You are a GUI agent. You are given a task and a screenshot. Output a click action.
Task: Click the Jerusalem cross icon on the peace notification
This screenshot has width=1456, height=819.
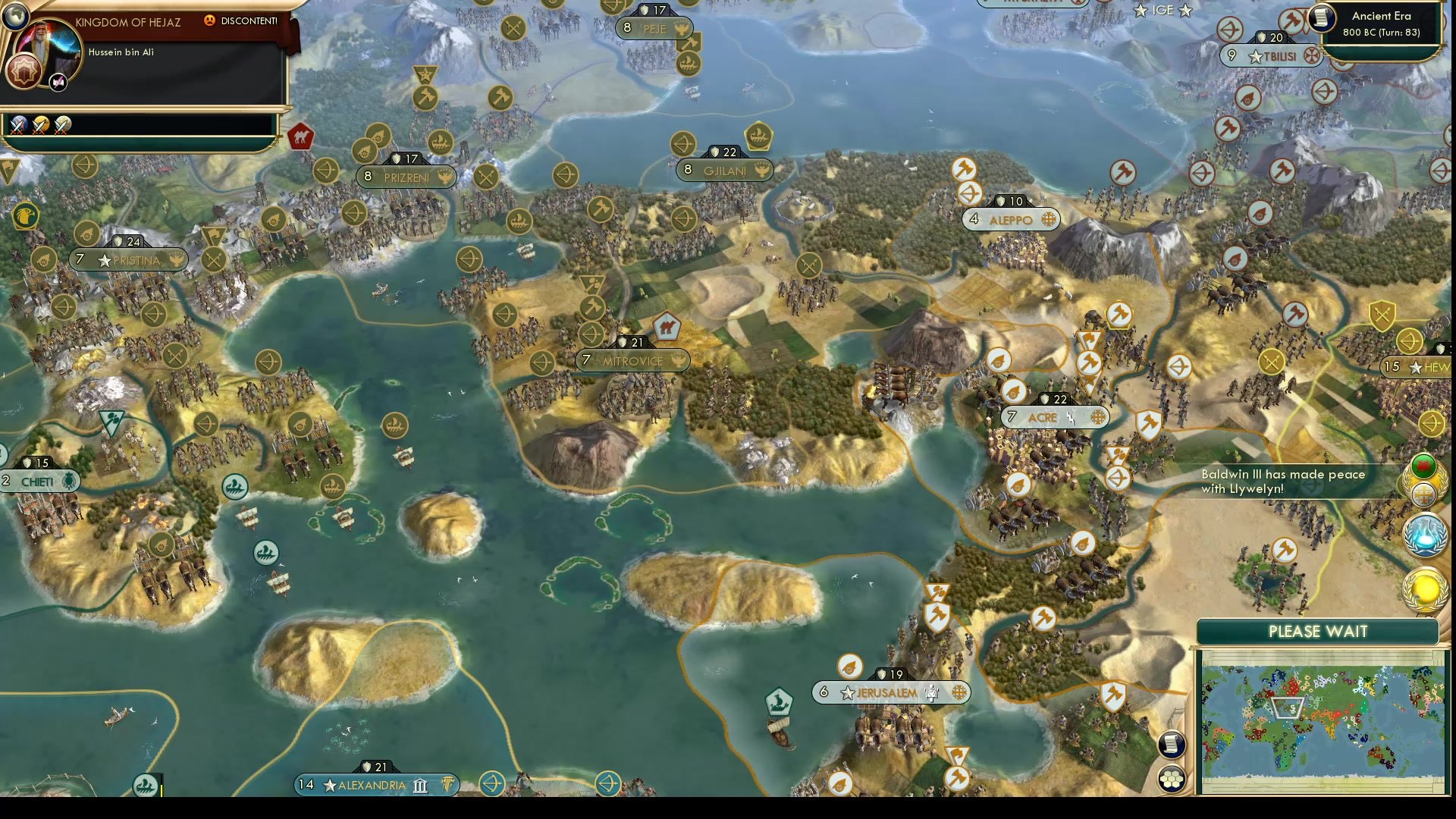click(x=1424, y=494)
